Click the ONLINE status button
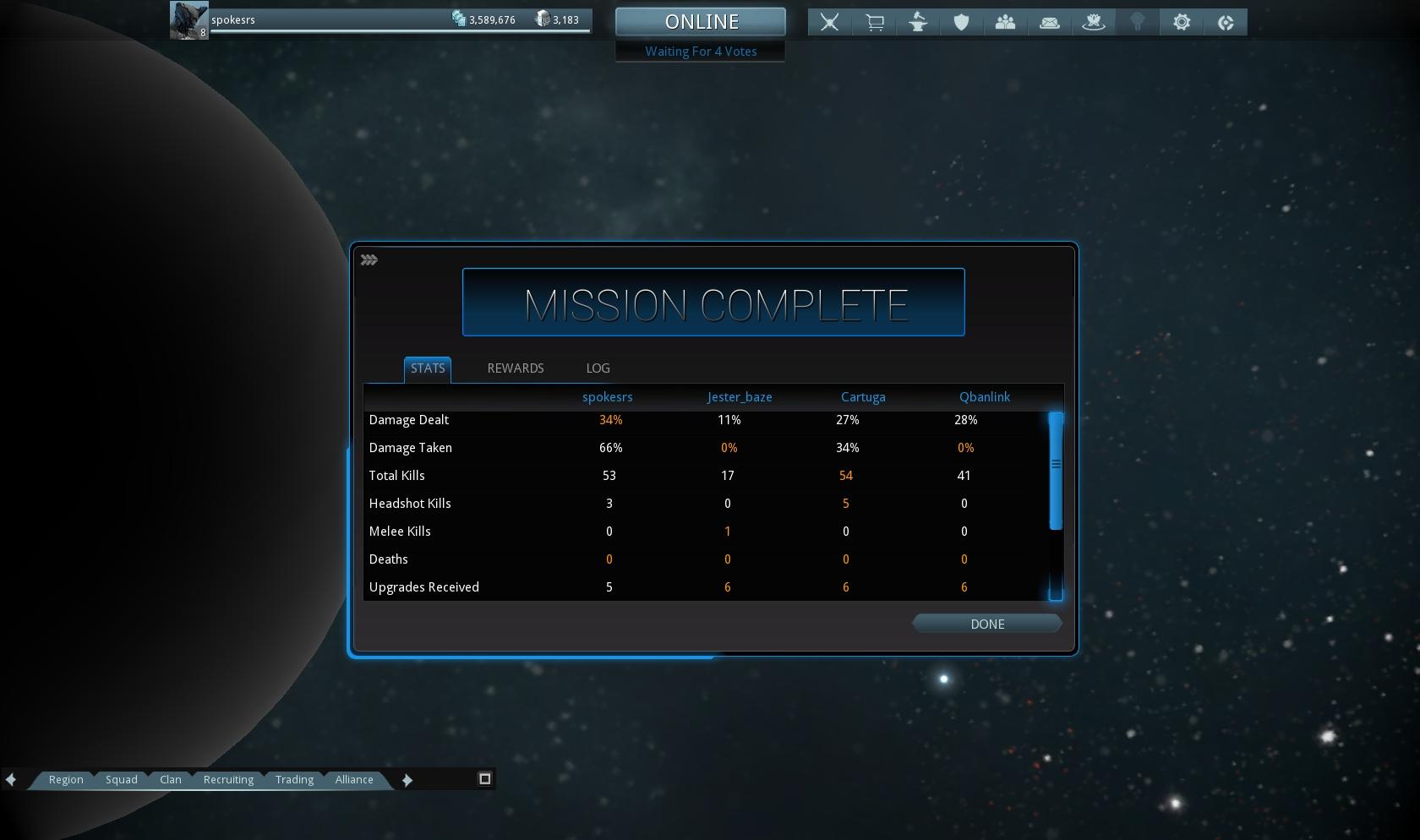 (x=701, y=22)
